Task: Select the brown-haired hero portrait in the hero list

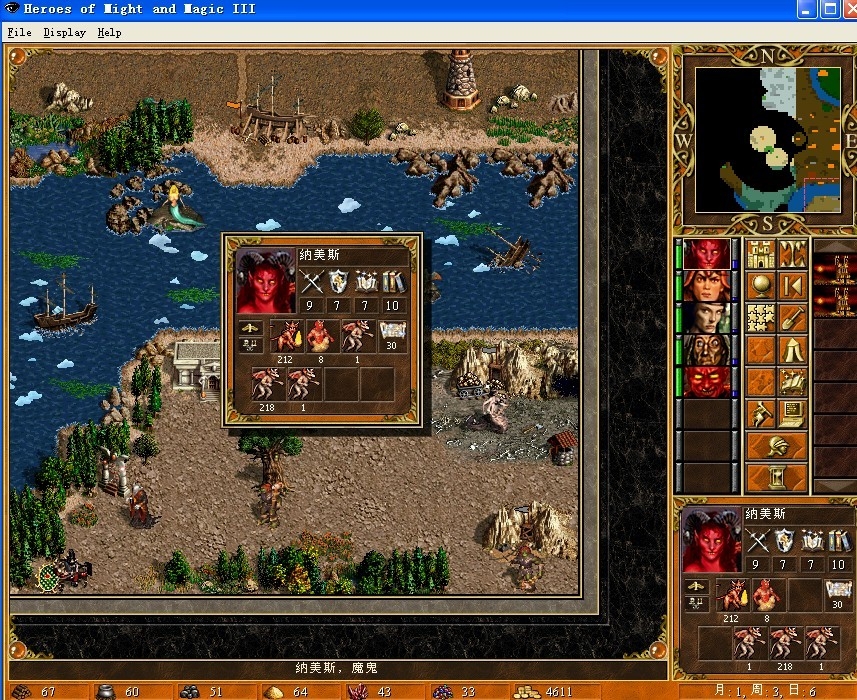Action: tap(708, 286)
